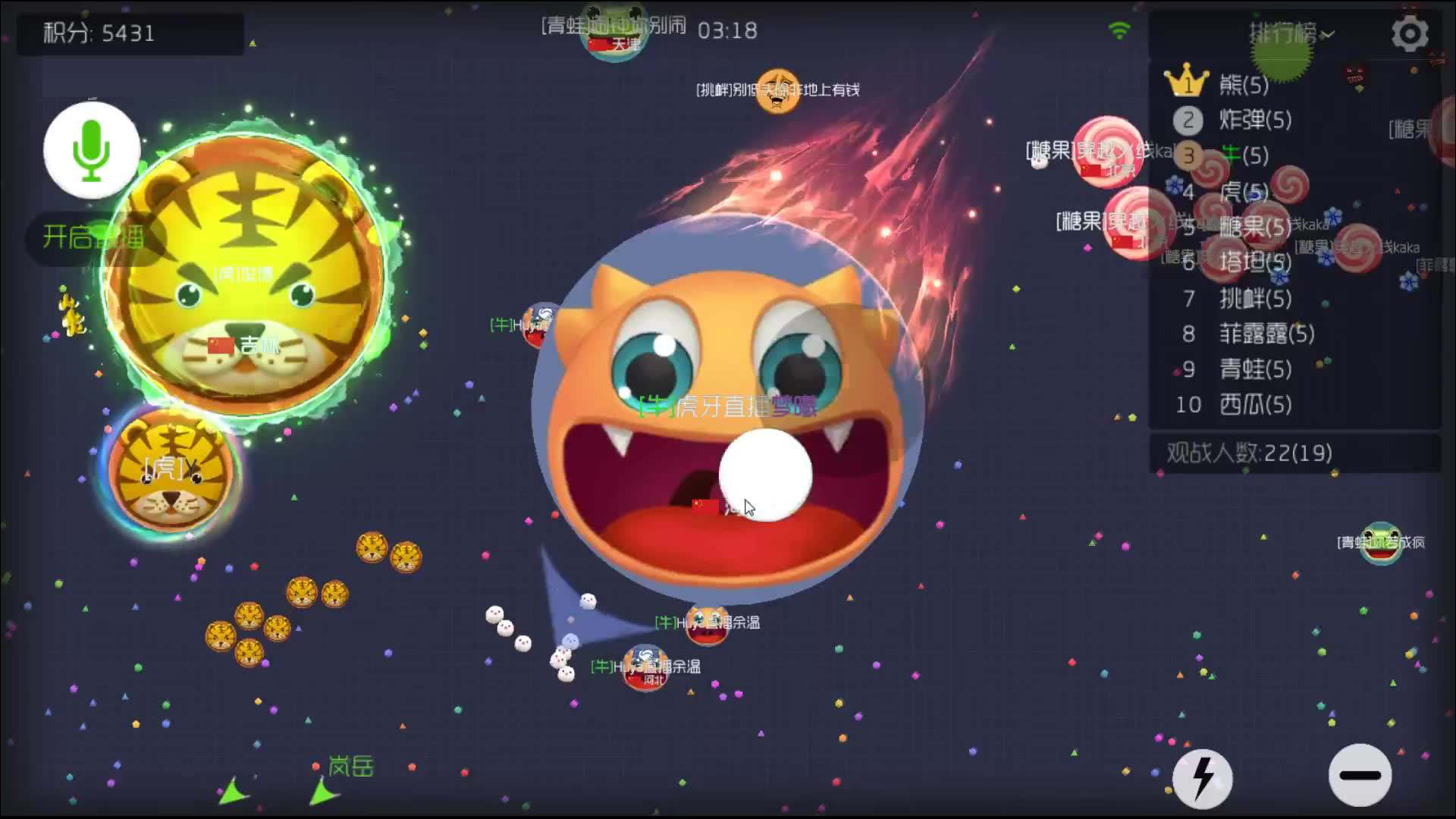Tap the 开启直播 live stream button
The height and width of the screenshot is (819, 1456).
93,237
